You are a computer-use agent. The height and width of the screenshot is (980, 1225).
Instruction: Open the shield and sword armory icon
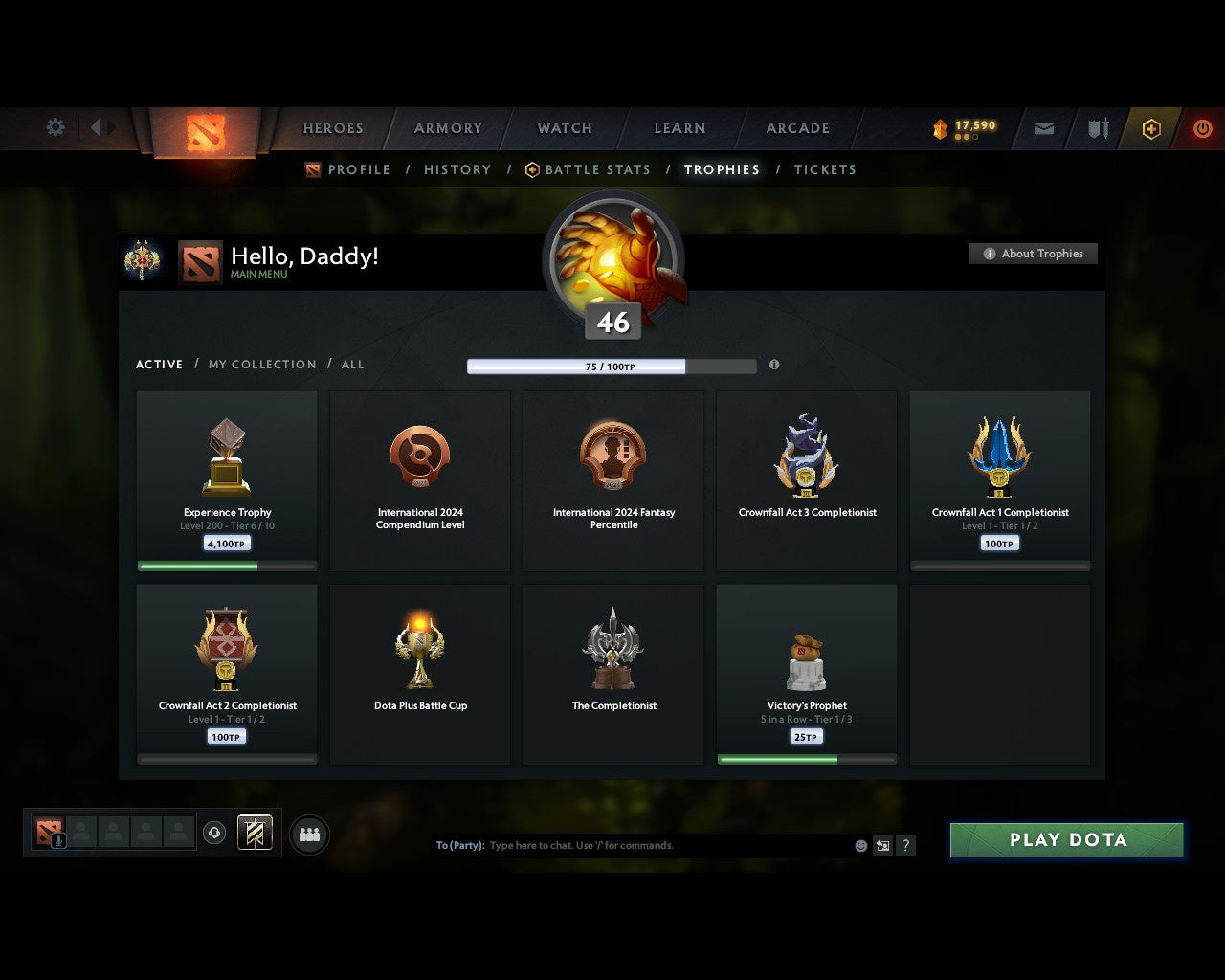[x=1097, y=128]
